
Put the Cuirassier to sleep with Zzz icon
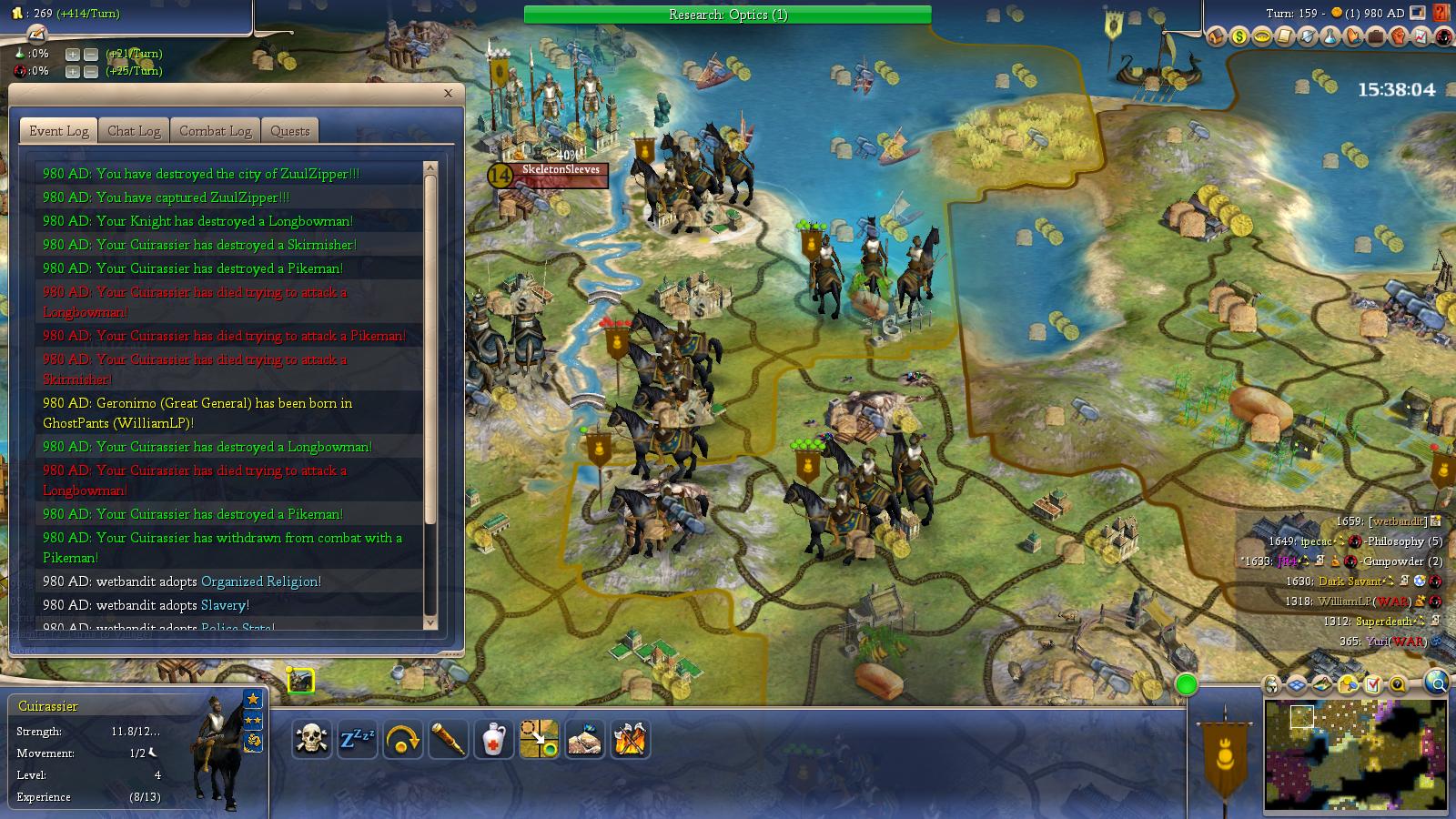click(357, 739)
